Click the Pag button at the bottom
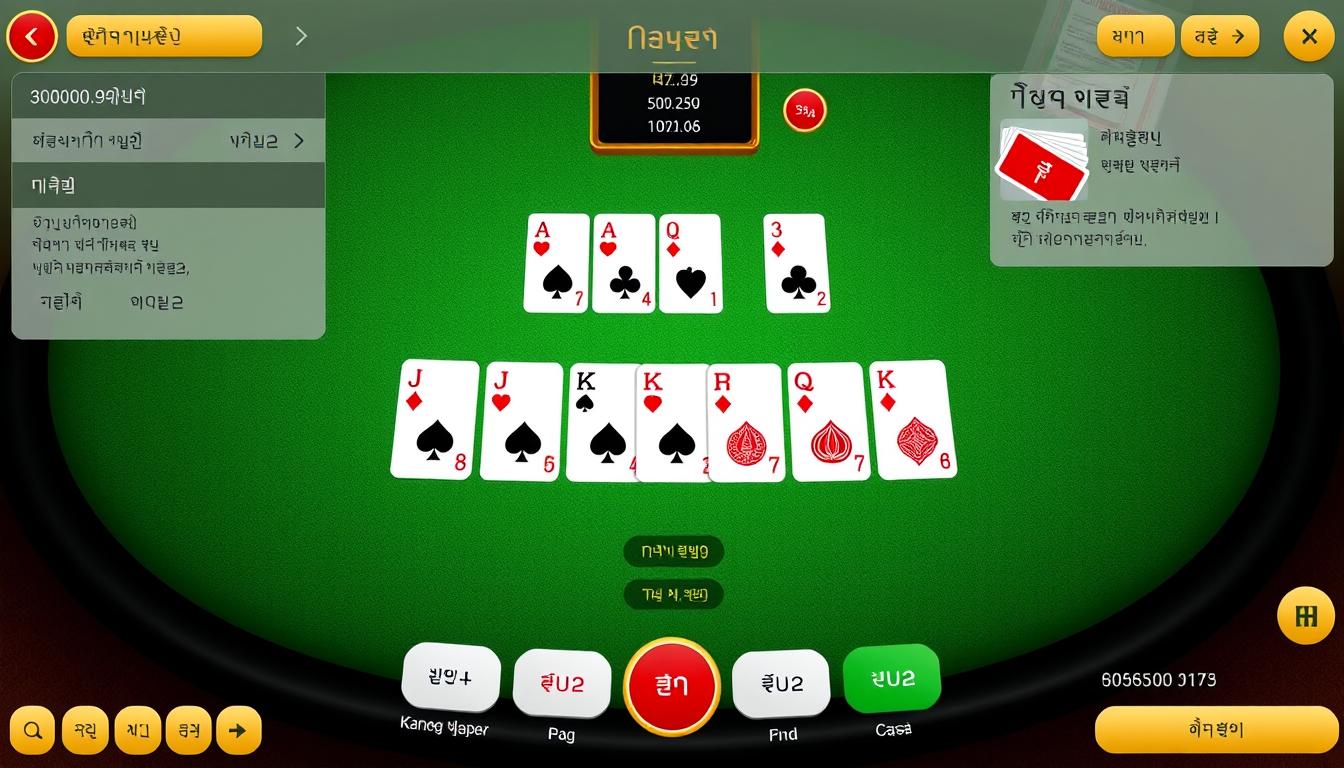Image resolution: width=1344 pixels, height=768 pixels. click(x=562, y=684)
